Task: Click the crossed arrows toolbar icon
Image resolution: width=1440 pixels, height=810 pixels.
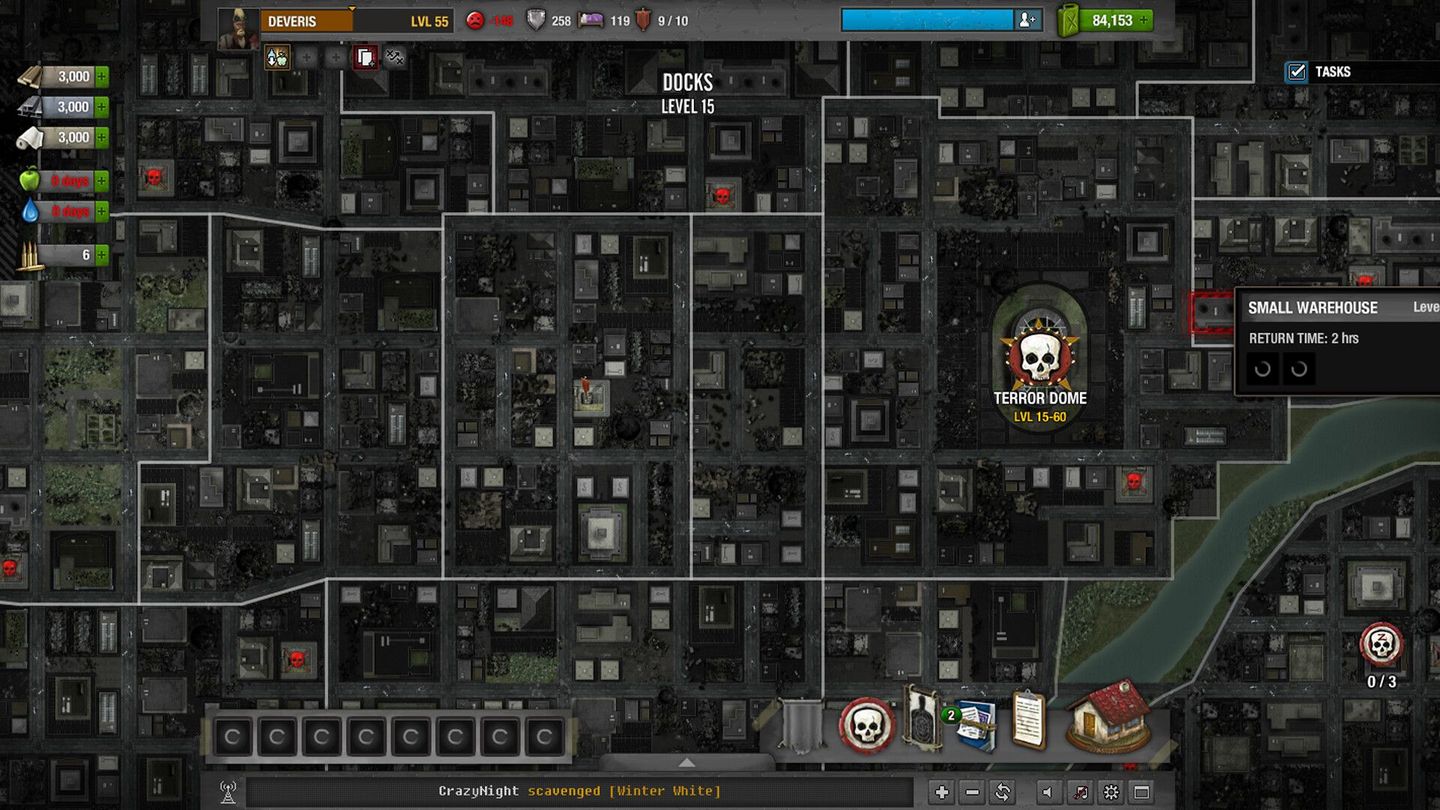Action: click(393, 57)
